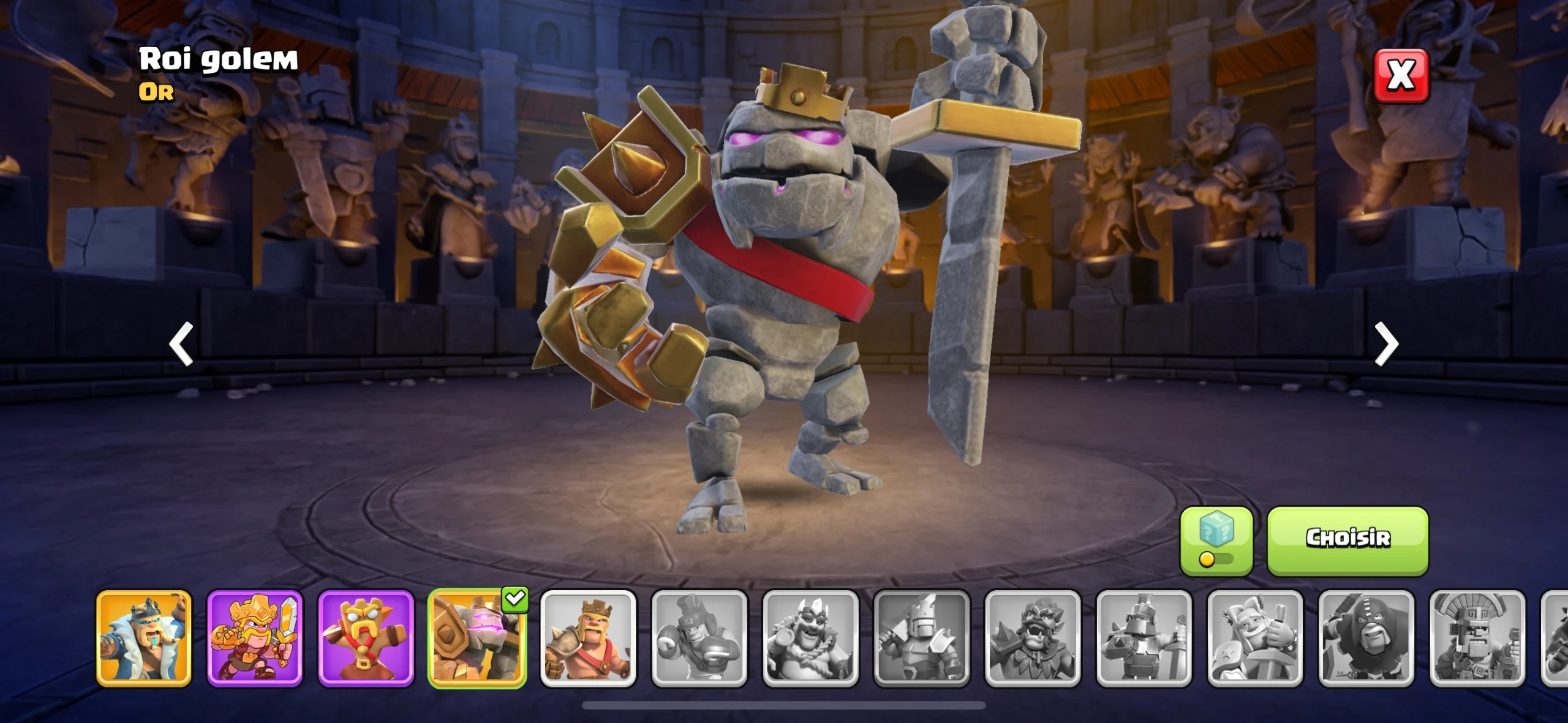Image resolution: width=1568 pixels, height=723 pixels.
Task: Select the ice king skin in blue coat
Action: tap(144, 638)
